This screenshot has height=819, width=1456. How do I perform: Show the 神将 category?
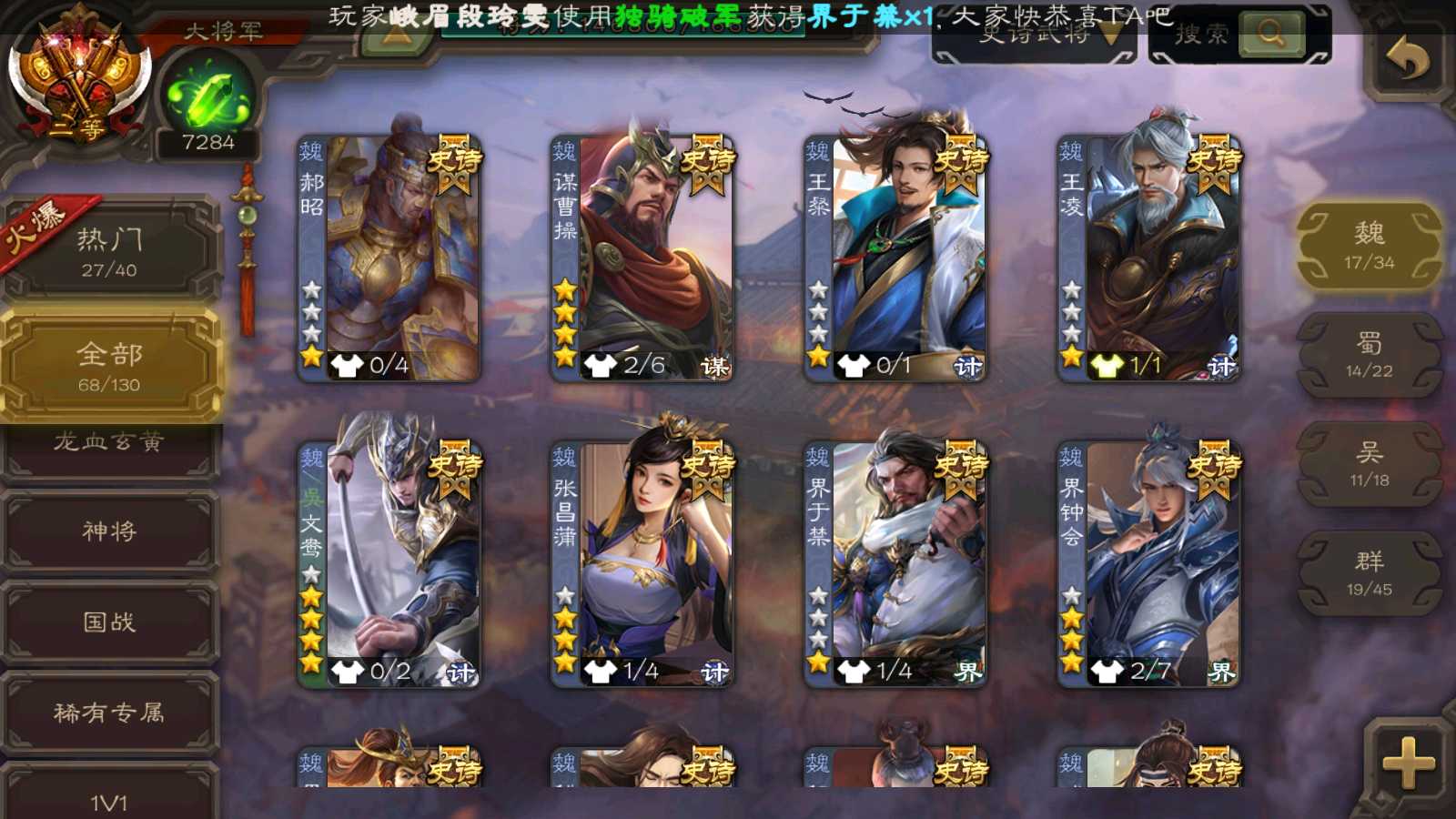pos(109,531)
